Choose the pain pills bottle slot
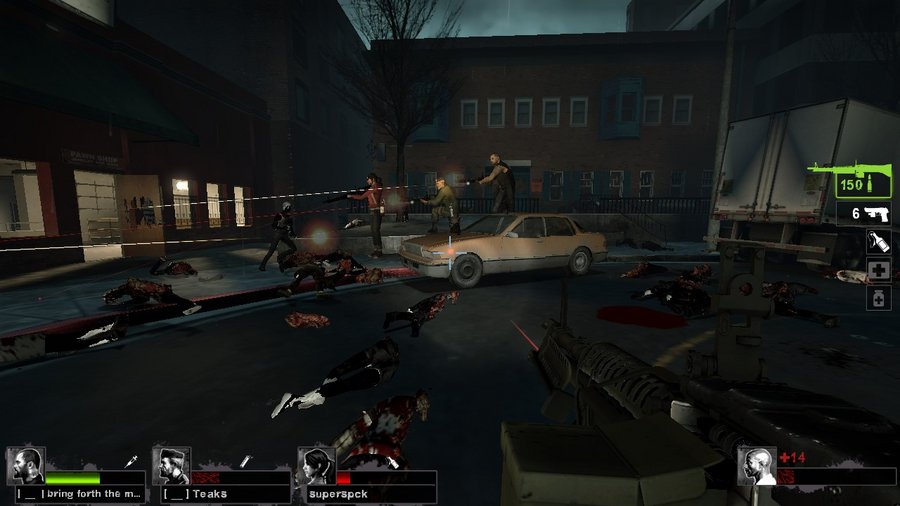 point(878,298)
